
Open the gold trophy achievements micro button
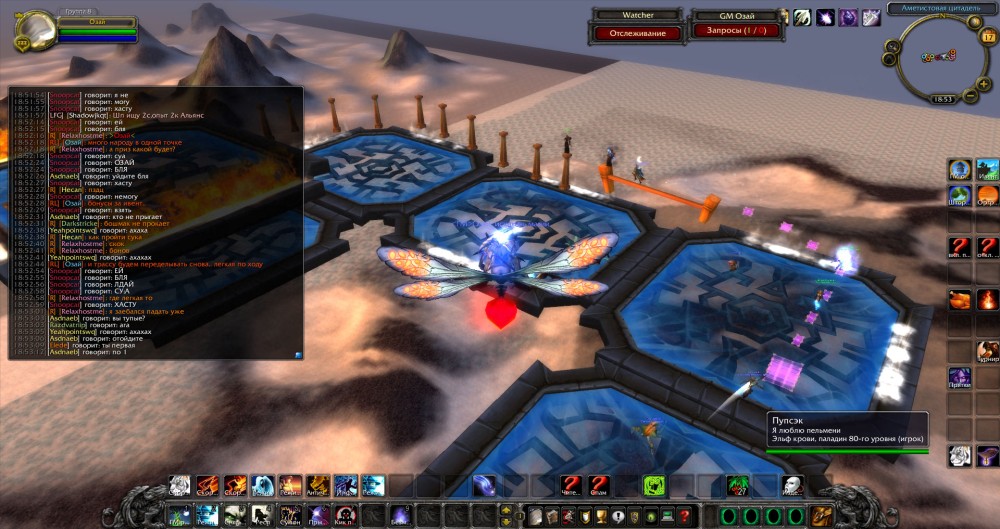(601, 516)
